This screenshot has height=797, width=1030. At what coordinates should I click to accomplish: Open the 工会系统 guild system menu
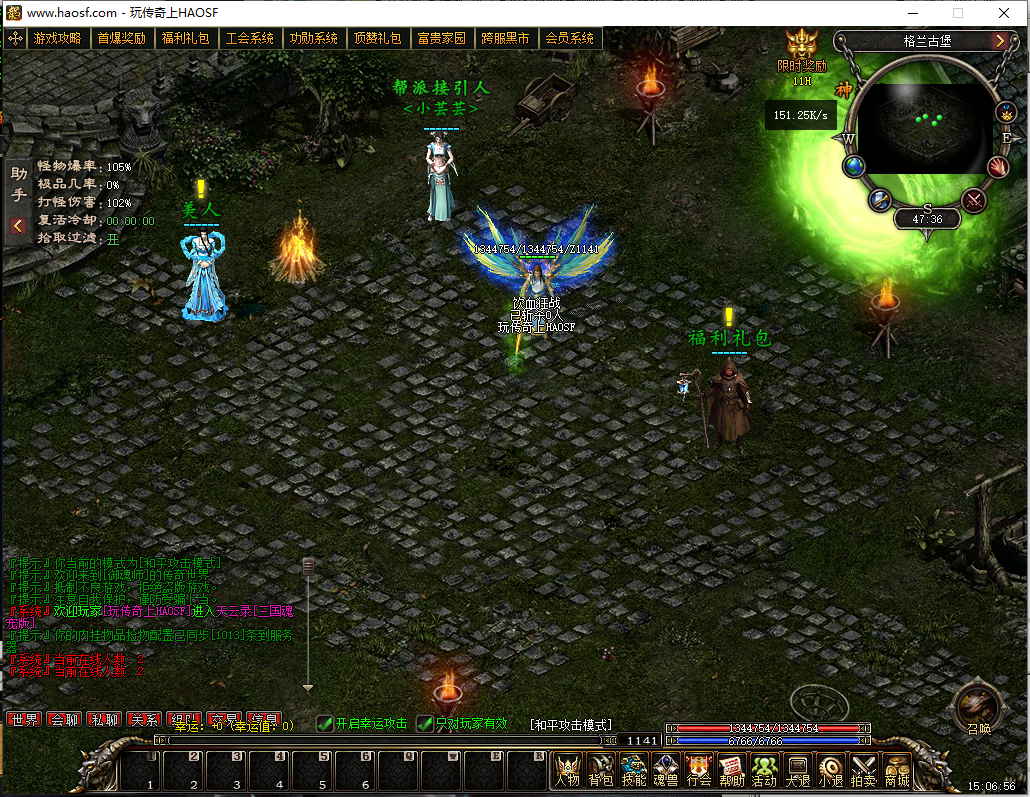(249, 39)
